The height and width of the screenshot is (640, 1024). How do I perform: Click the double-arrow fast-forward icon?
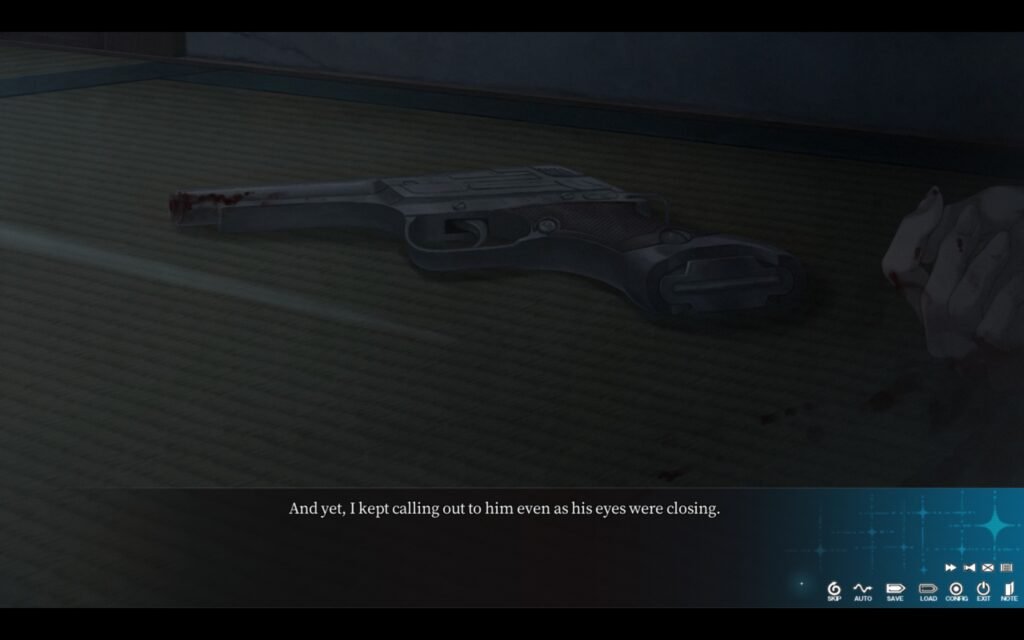(950, 568)
